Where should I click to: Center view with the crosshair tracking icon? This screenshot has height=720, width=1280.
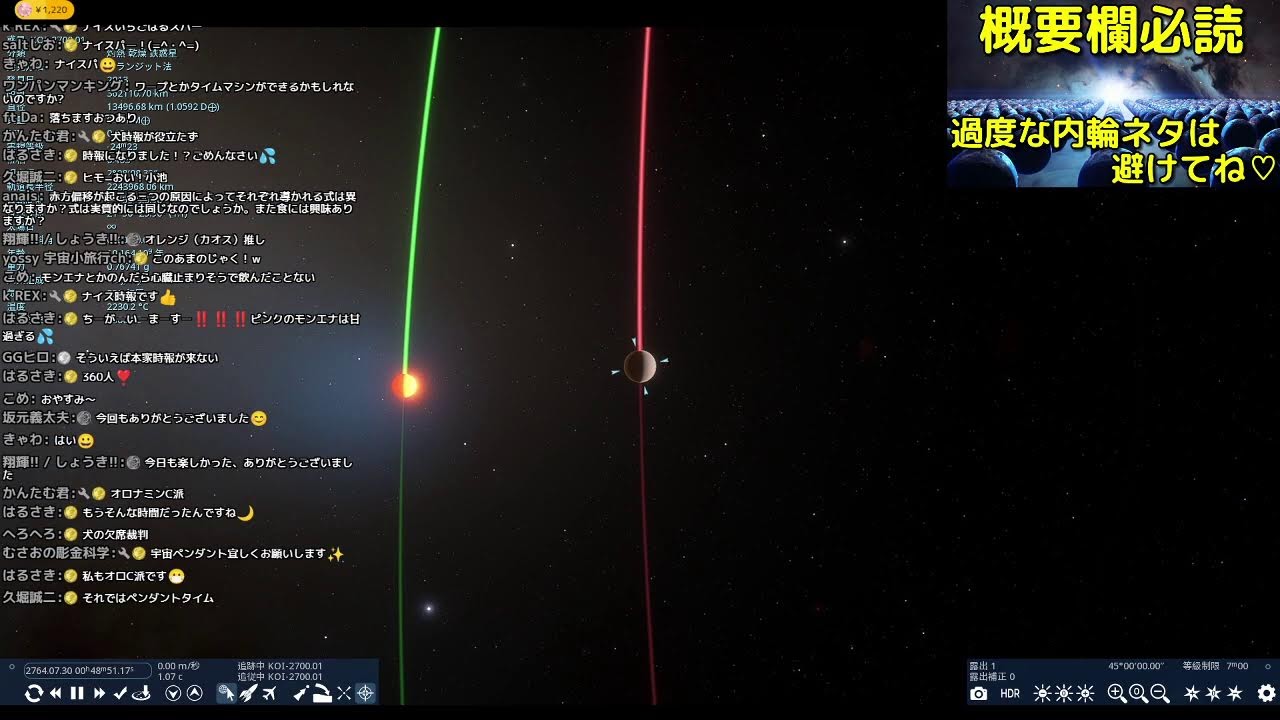[x=366, y=693]
